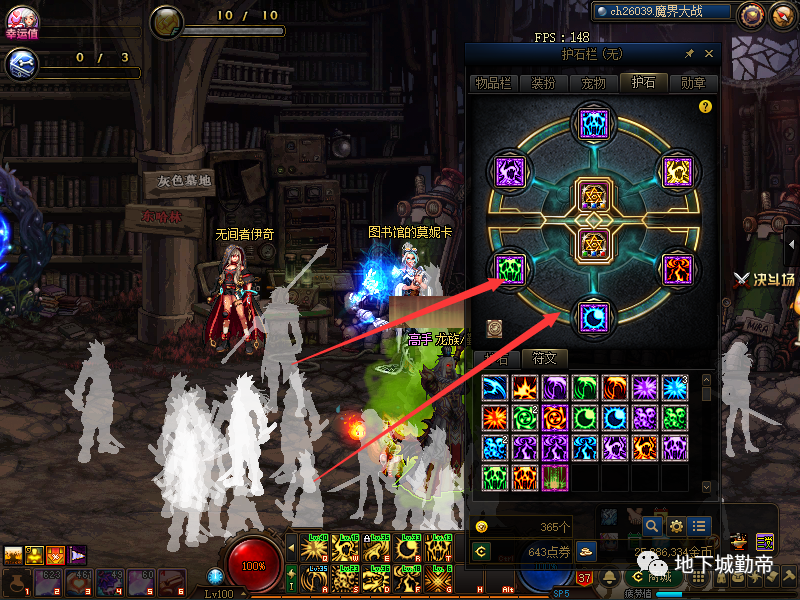Open the 勋章 medal tab
This screenshot has width=800, height=600.
(692, 84)
